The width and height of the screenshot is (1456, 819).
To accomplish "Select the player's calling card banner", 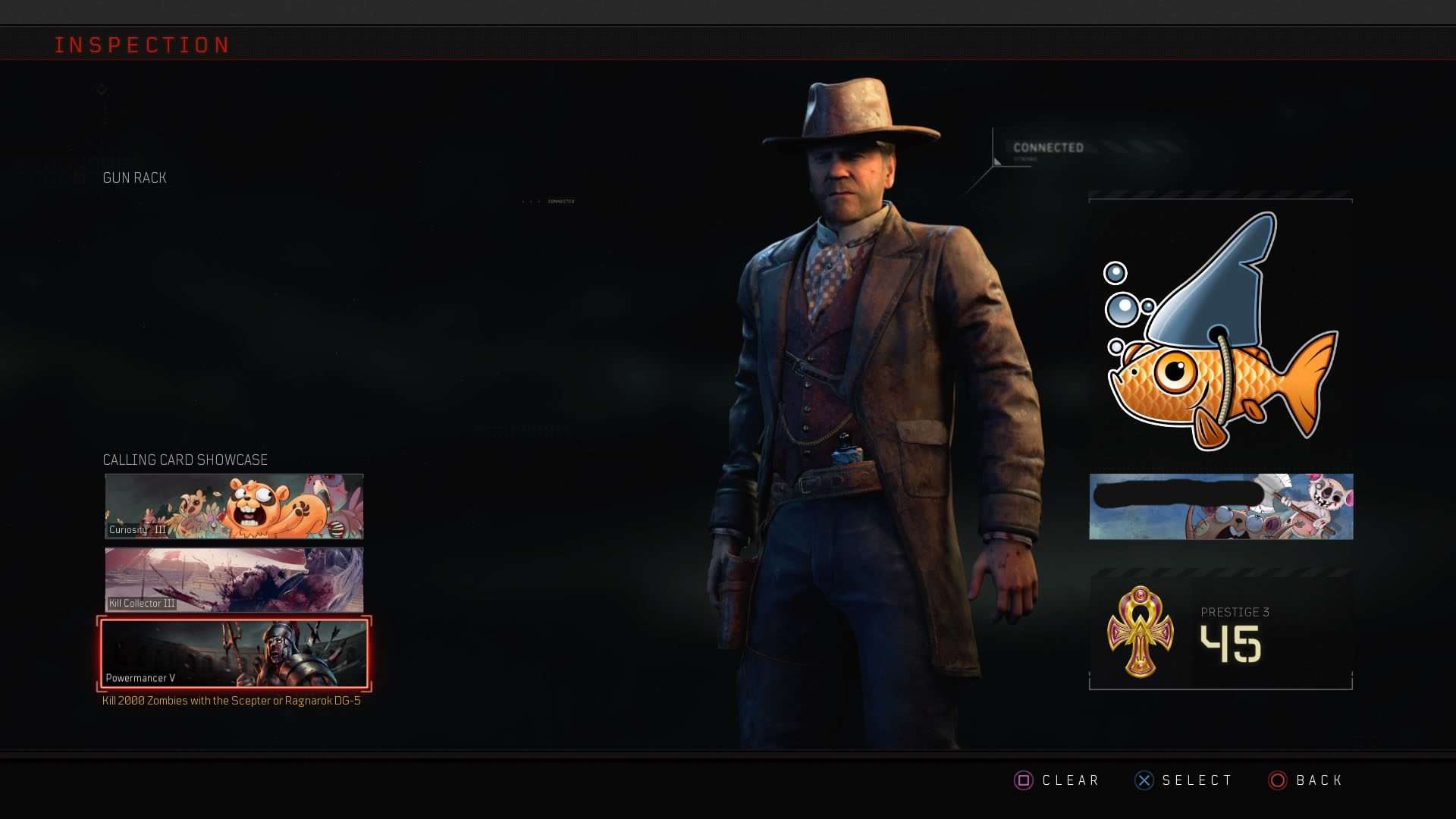I will 1221,507.
